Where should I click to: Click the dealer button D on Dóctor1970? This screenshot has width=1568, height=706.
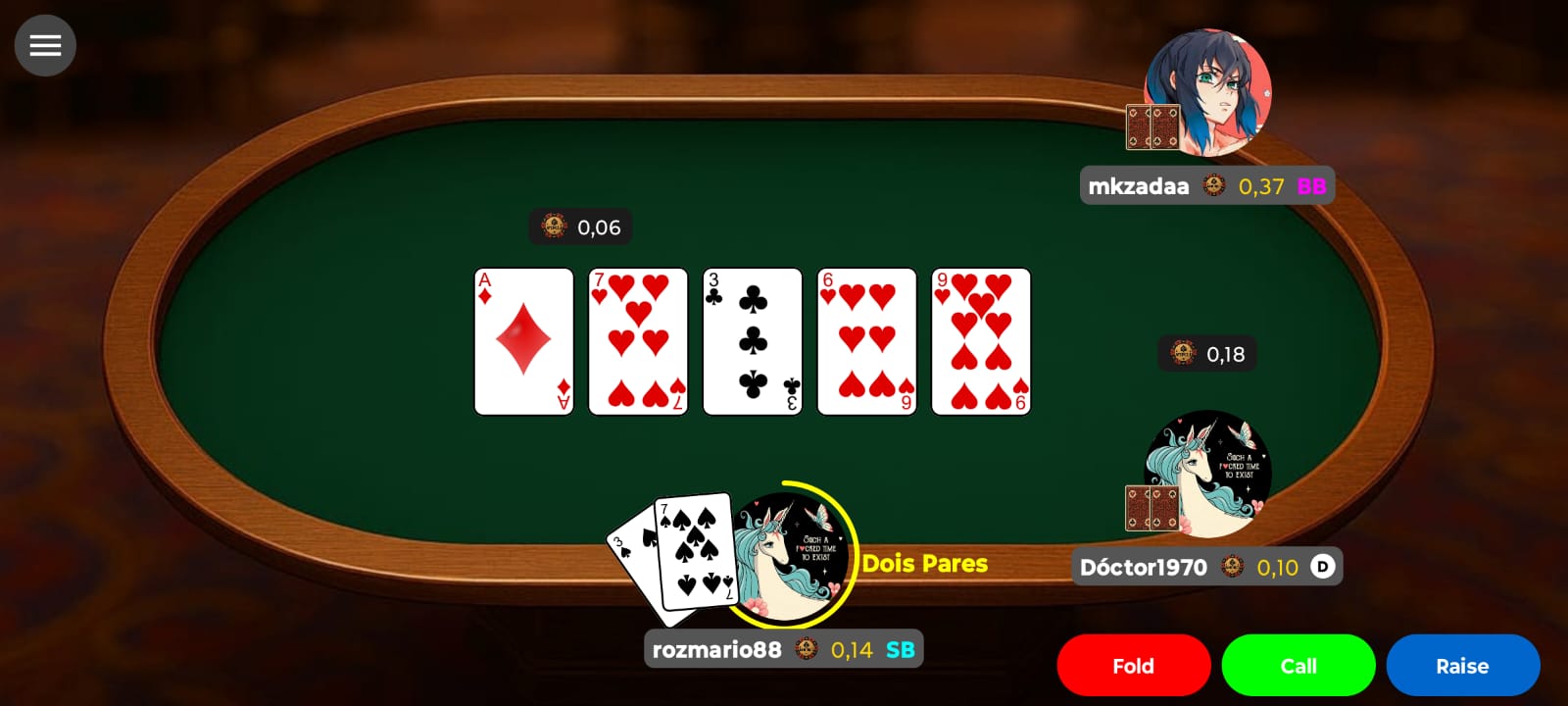(1324, 567)
